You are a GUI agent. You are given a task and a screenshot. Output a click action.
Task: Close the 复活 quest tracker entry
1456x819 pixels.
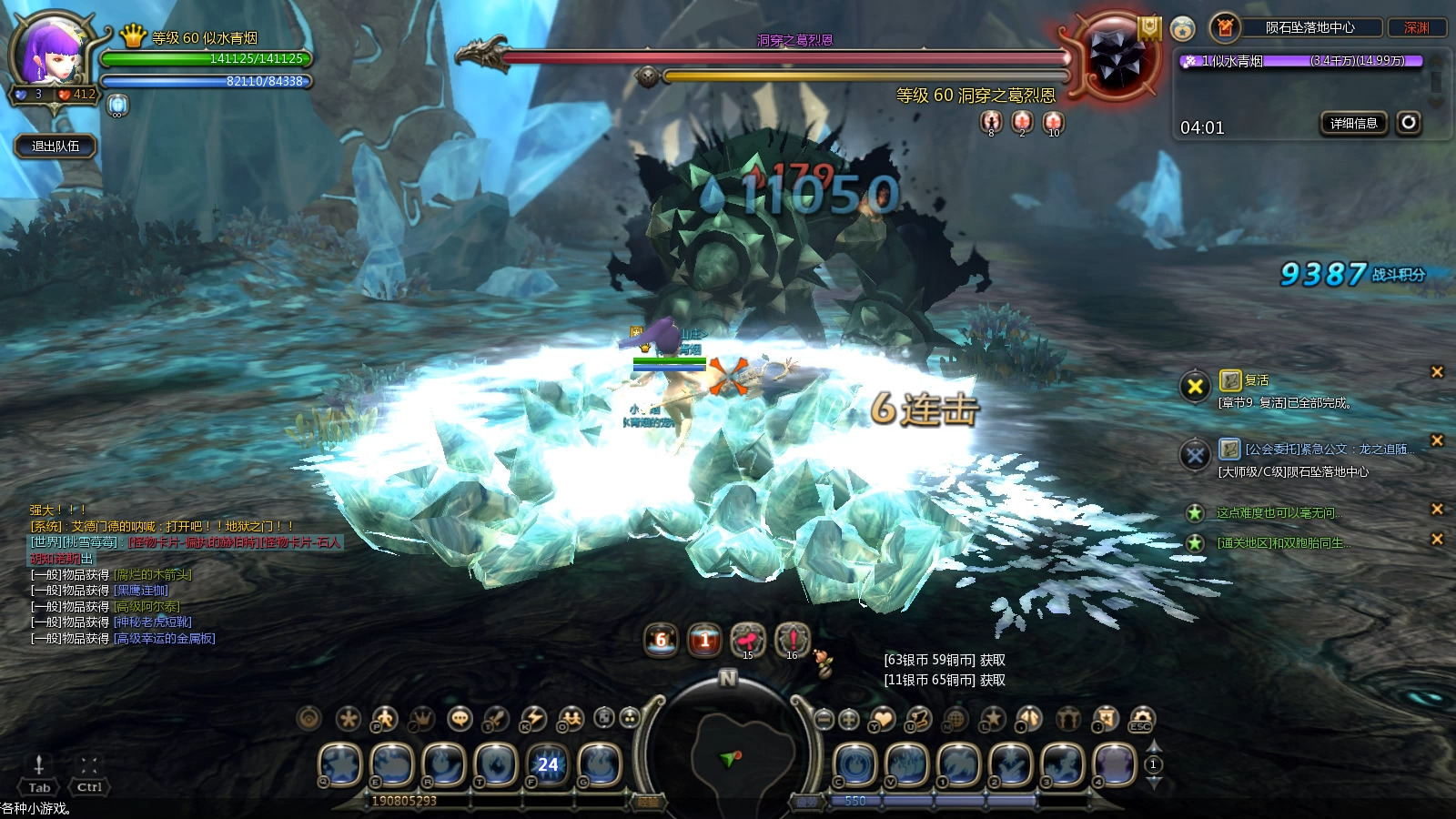point(1437,371)
